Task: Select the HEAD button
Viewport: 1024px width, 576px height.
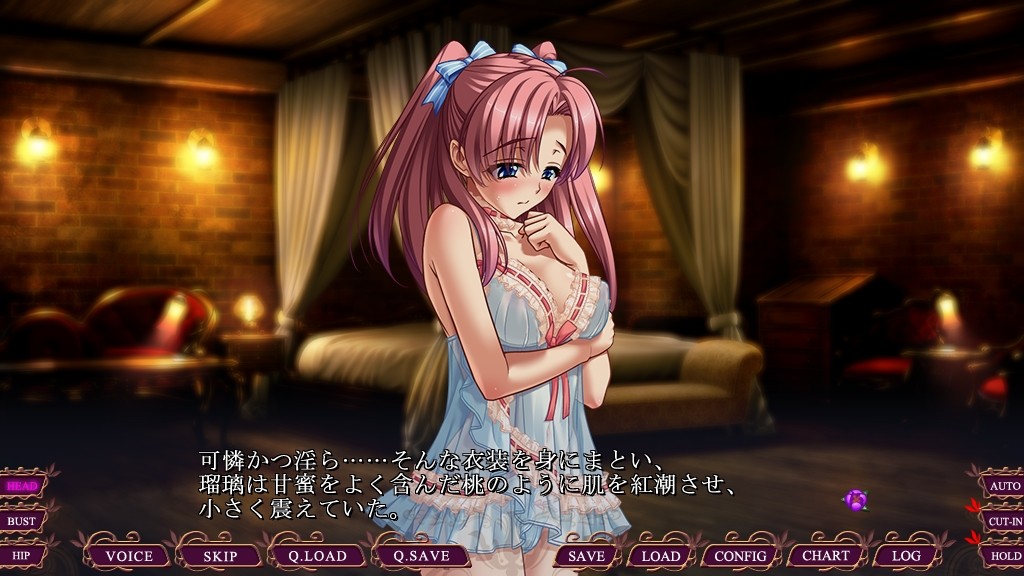Action: point(22,486)
